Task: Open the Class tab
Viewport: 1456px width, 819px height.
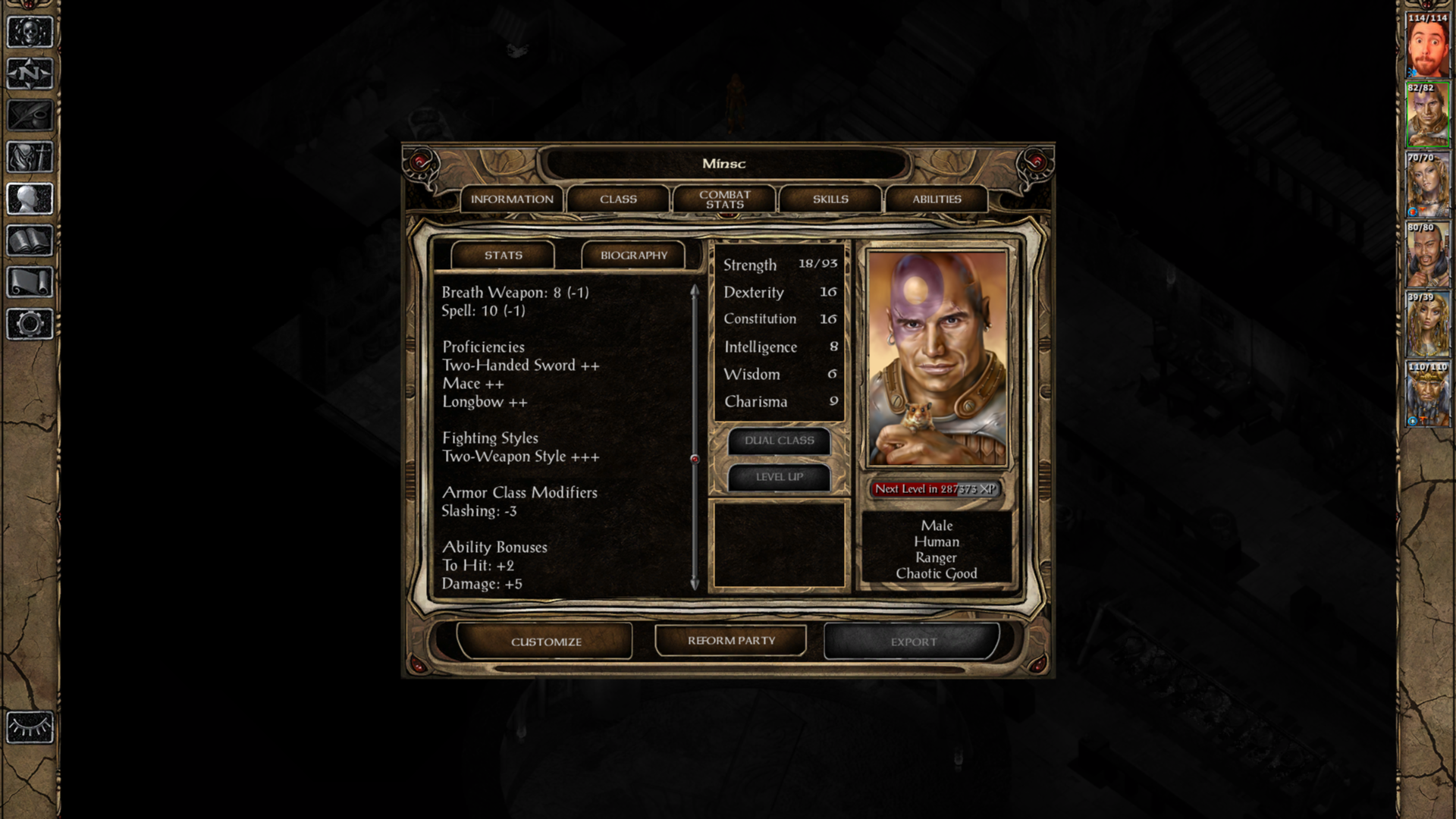Action: tap(618, 199)
